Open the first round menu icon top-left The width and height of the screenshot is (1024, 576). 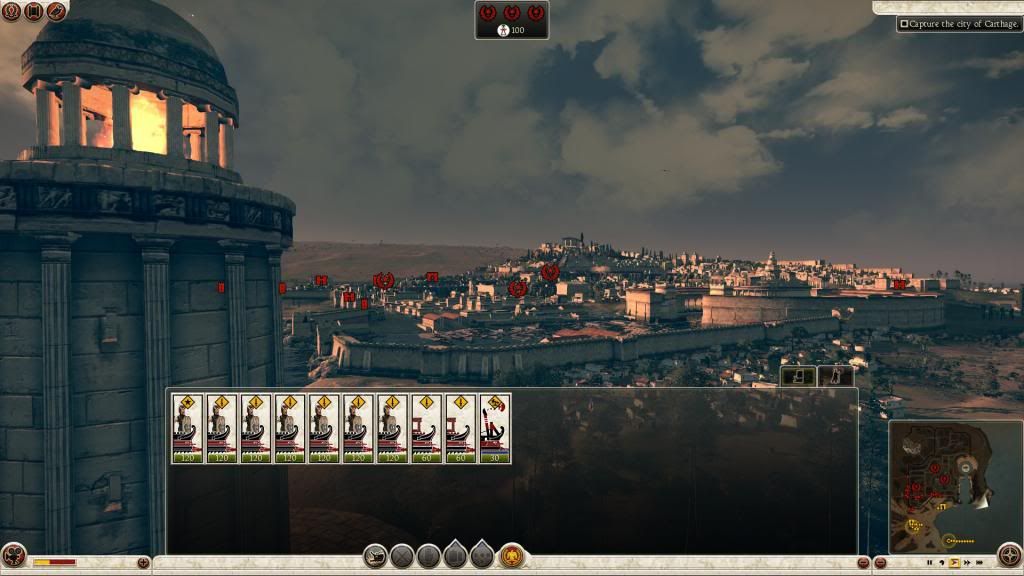[11, 12]
